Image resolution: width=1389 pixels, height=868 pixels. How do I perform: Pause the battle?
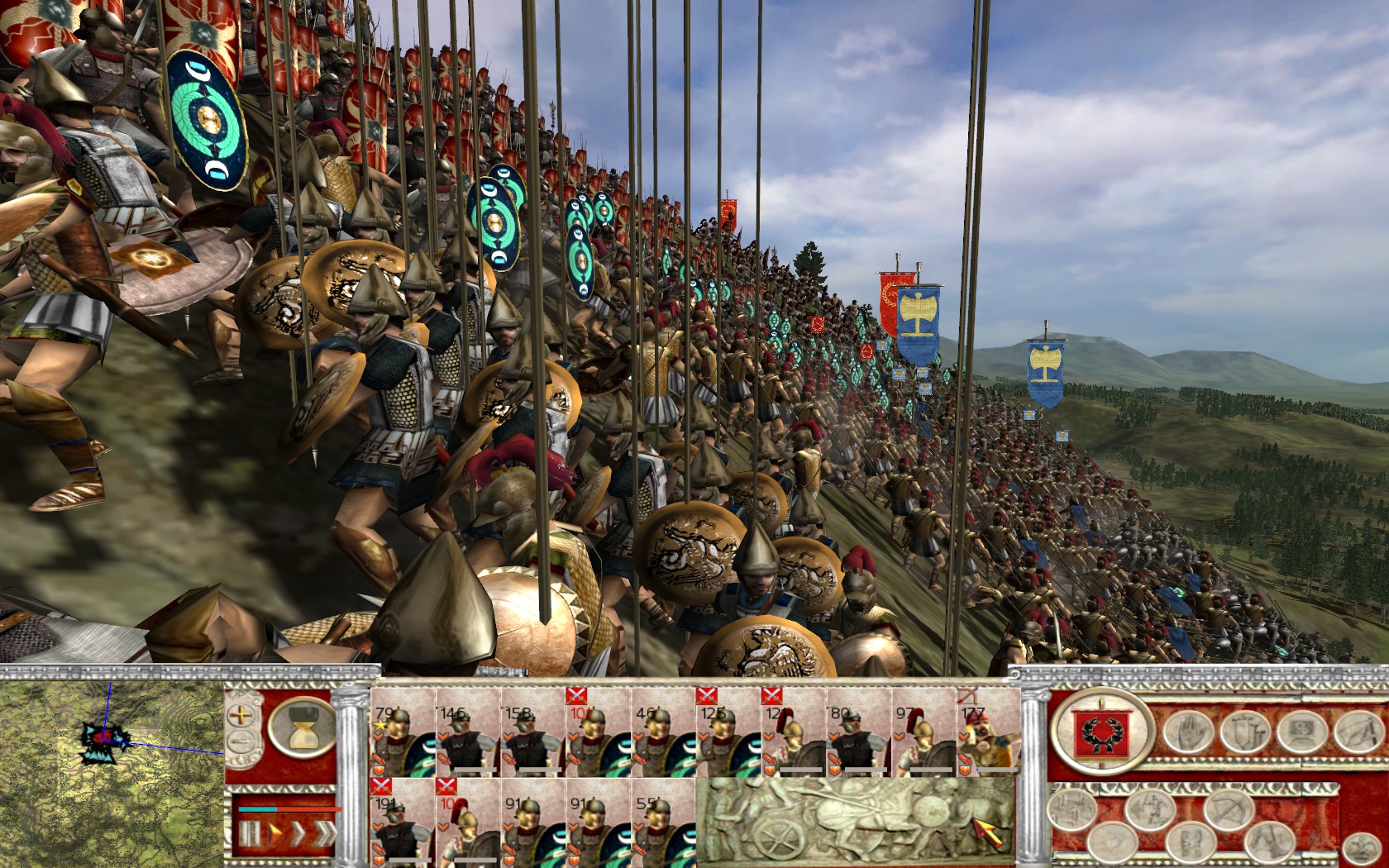tap(250, 832)
